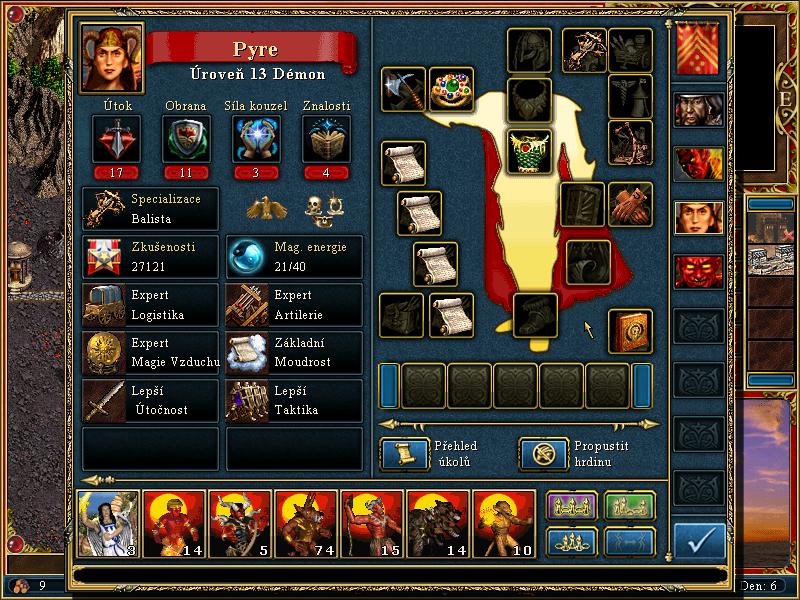Click the hero's red striped banner flag

697,50
